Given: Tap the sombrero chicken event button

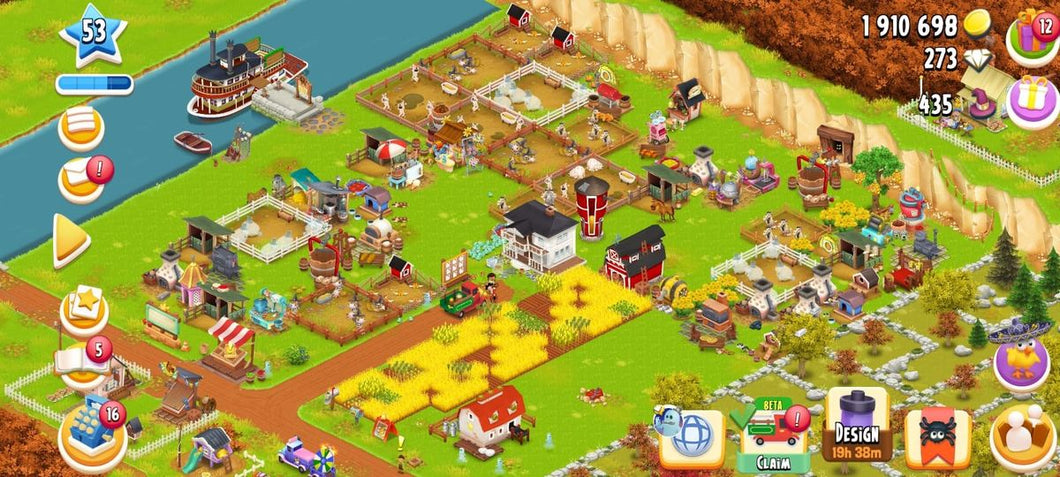Looking at the screenshot, I should click(1021, 357).
